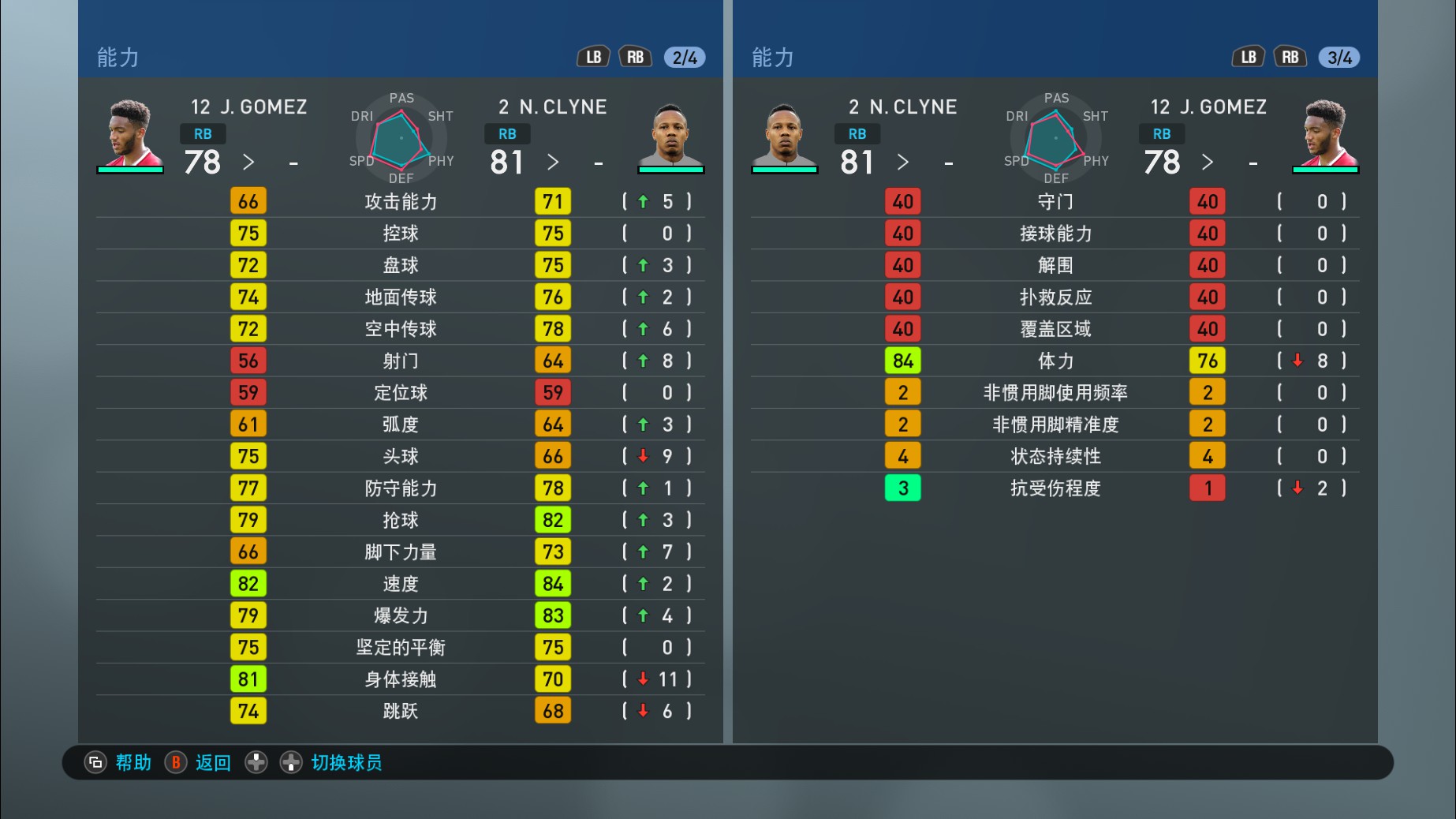Expand J. Gomez details with the arrow
Viewport: 1456px width, 819px height.
click(249, 163)
